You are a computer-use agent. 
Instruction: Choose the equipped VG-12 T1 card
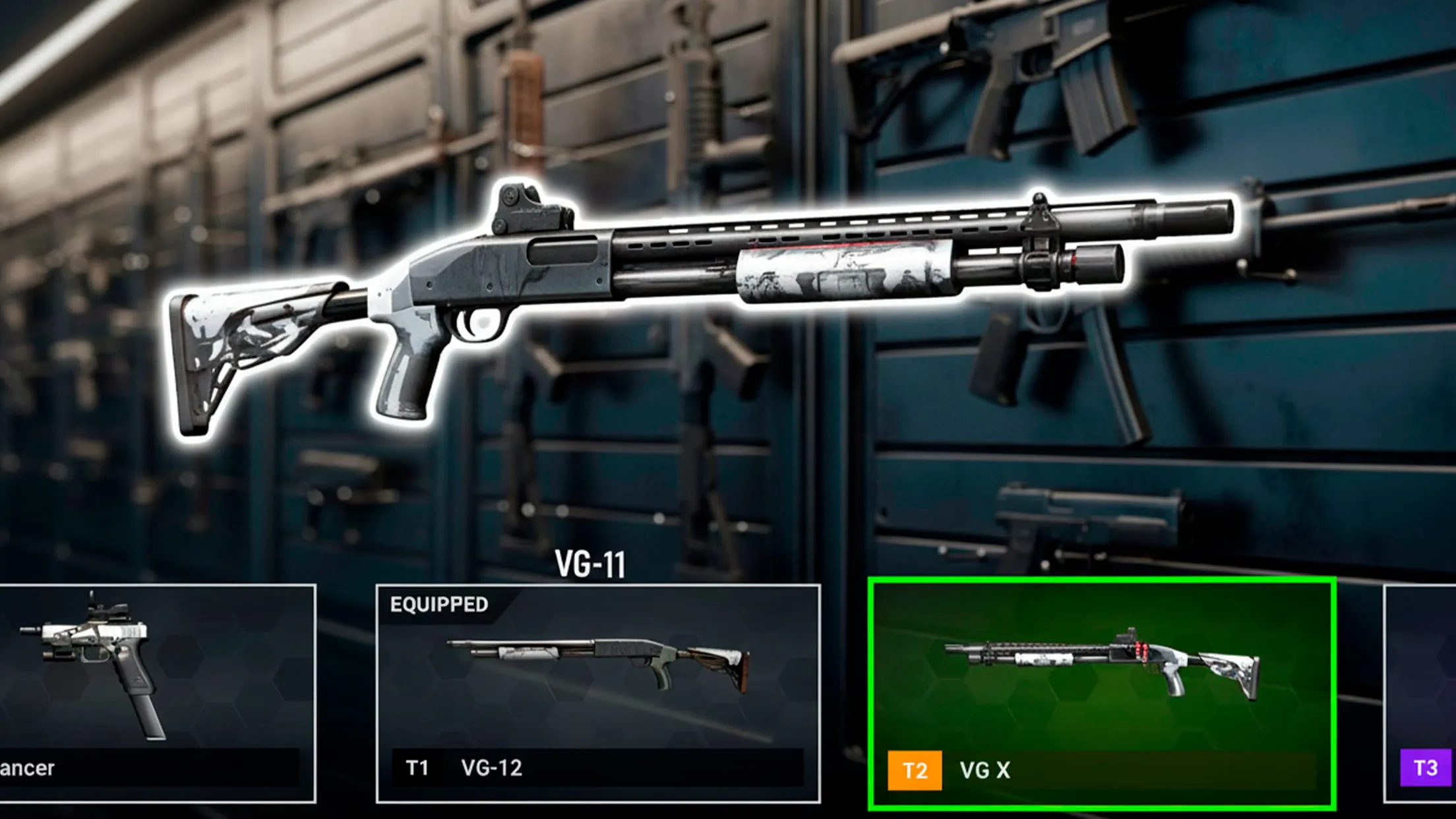(x=597, y=692)
